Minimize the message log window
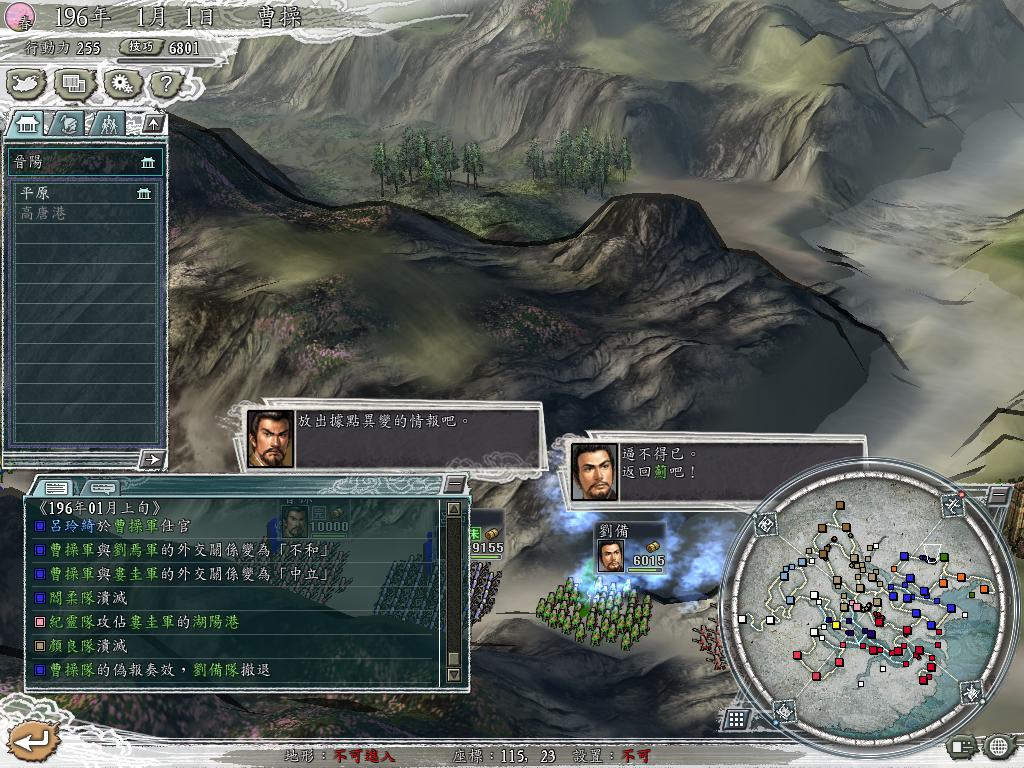 point(455,485)
